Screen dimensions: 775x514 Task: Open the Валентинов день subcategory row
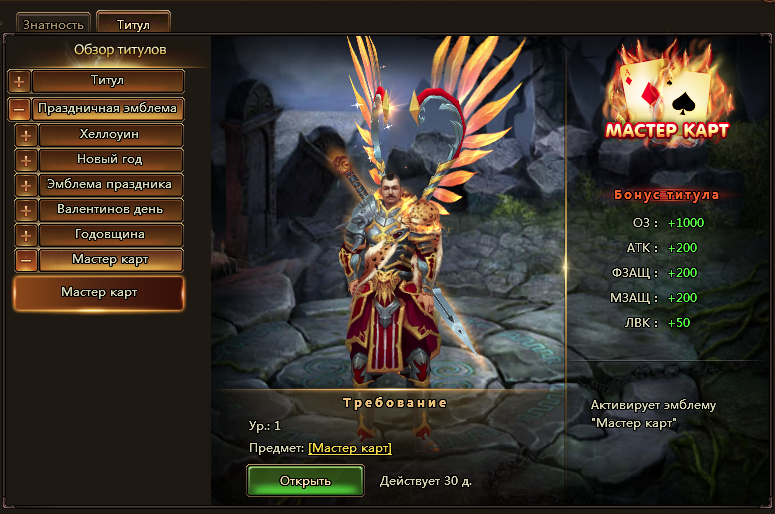(110, 210)
